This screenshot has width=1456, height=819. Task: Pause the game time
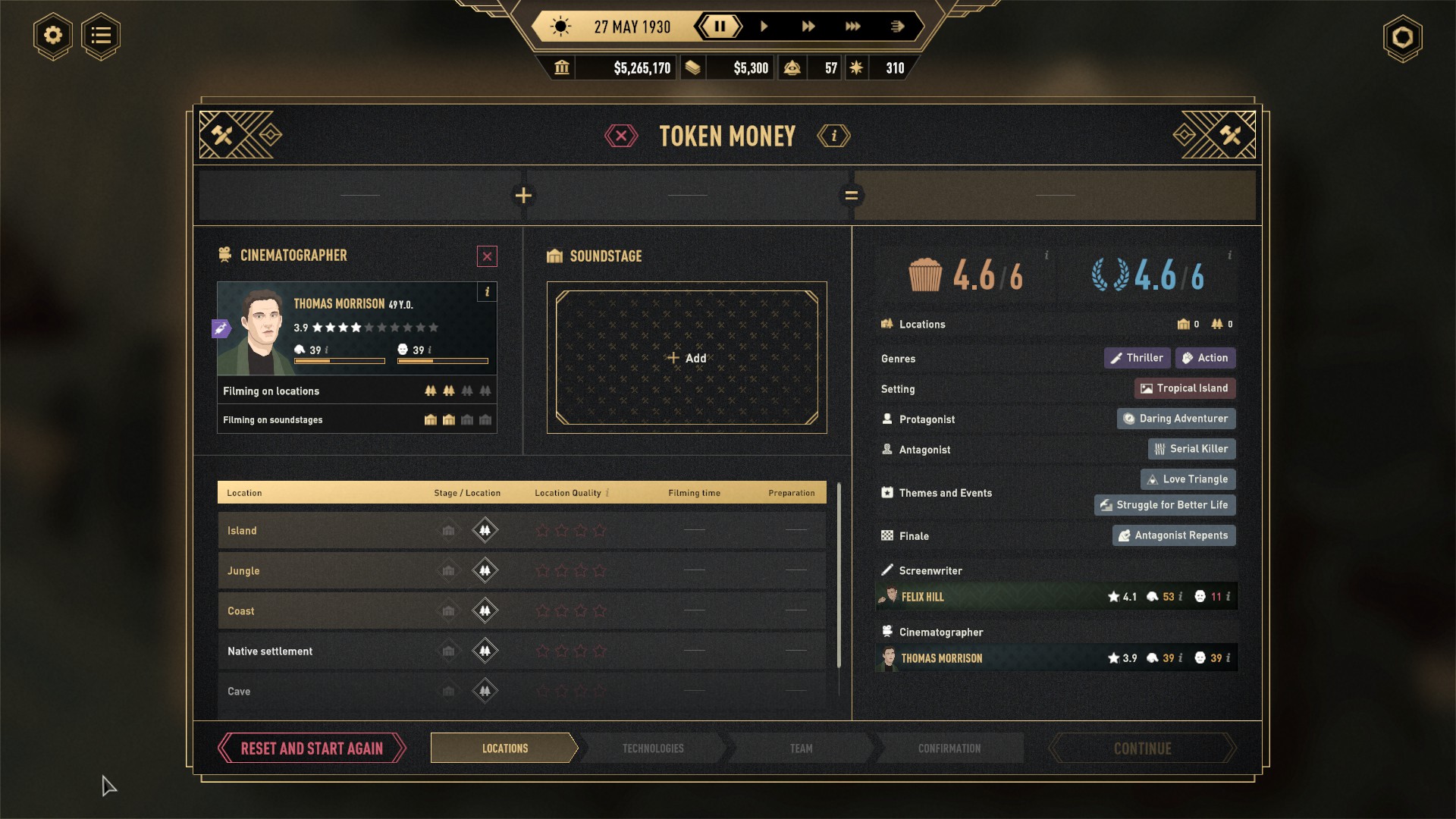720,27
